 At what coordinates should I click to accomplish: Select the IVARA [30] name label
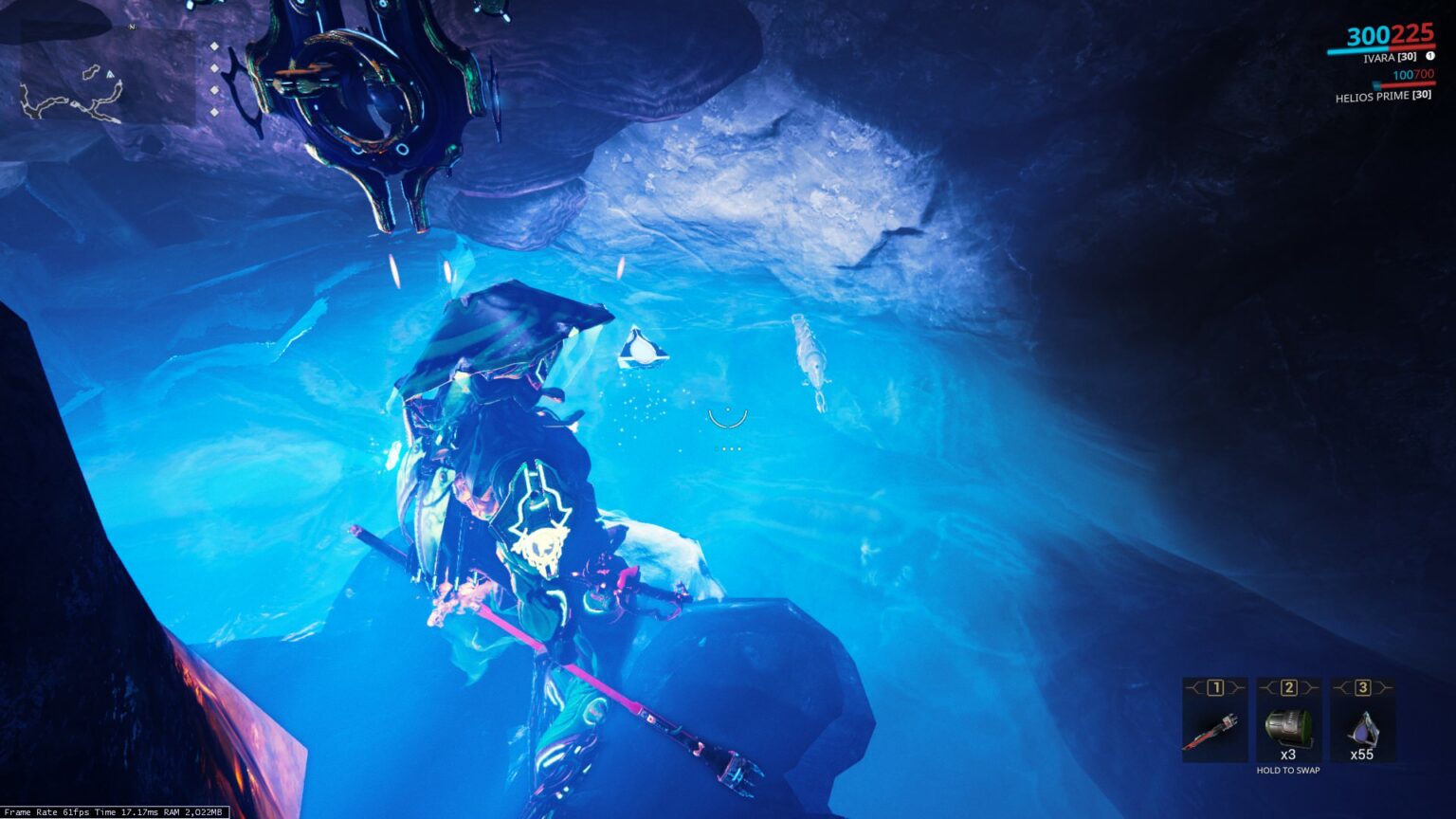click(1392, 55)
